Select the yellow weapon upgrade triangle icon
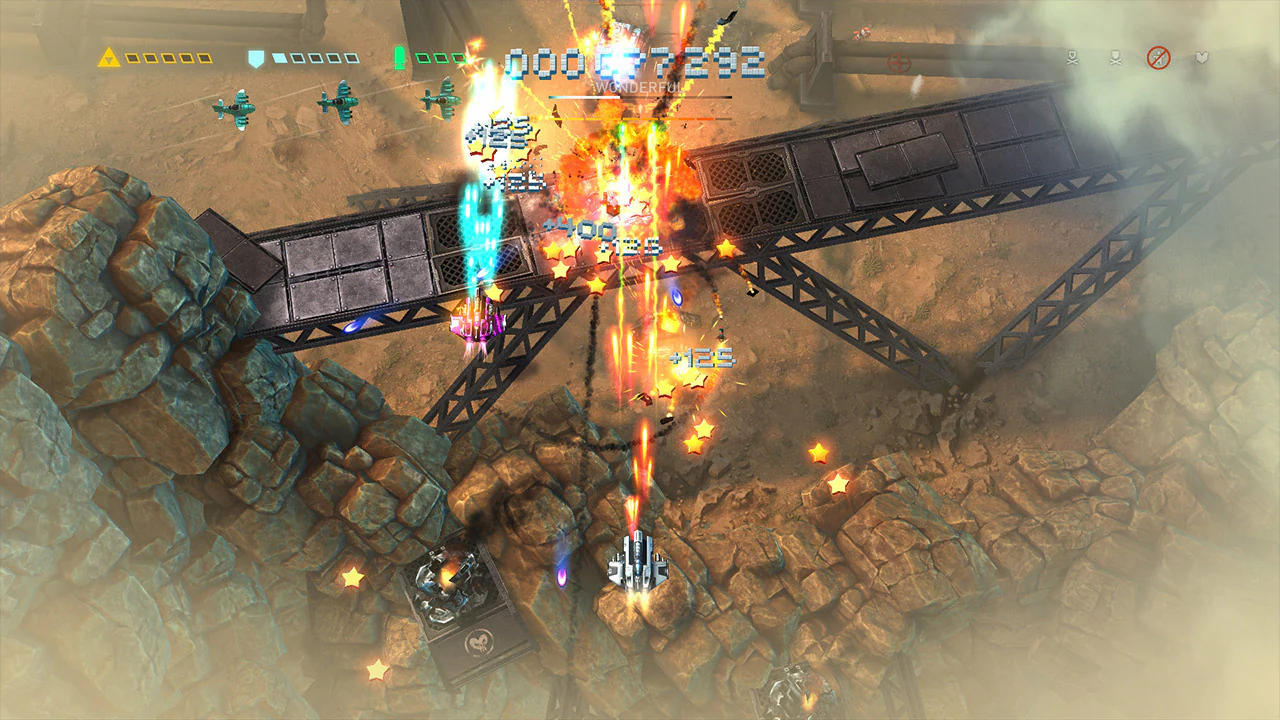 108,58
